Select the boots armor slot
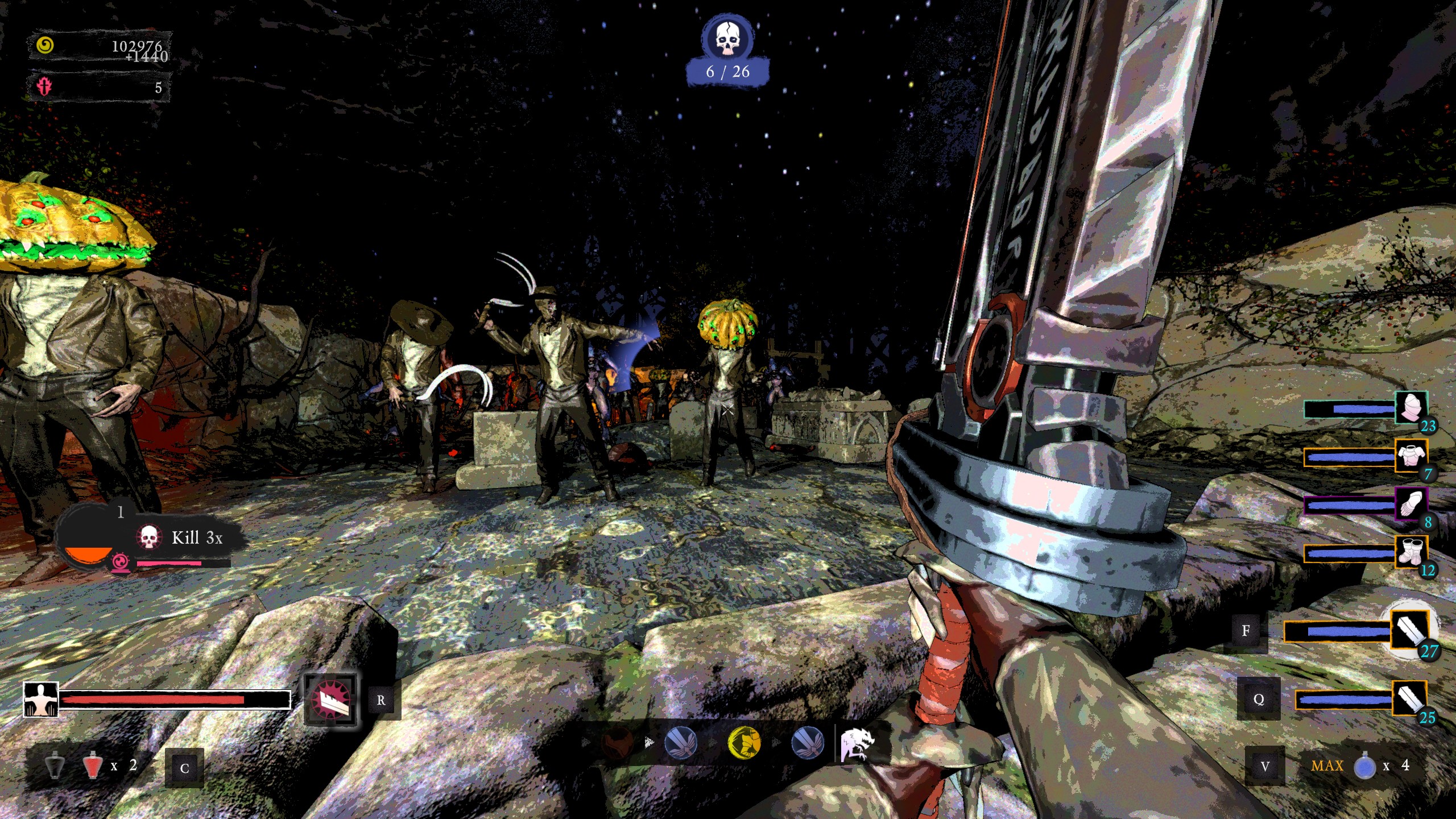 (x=1411, y=552)
